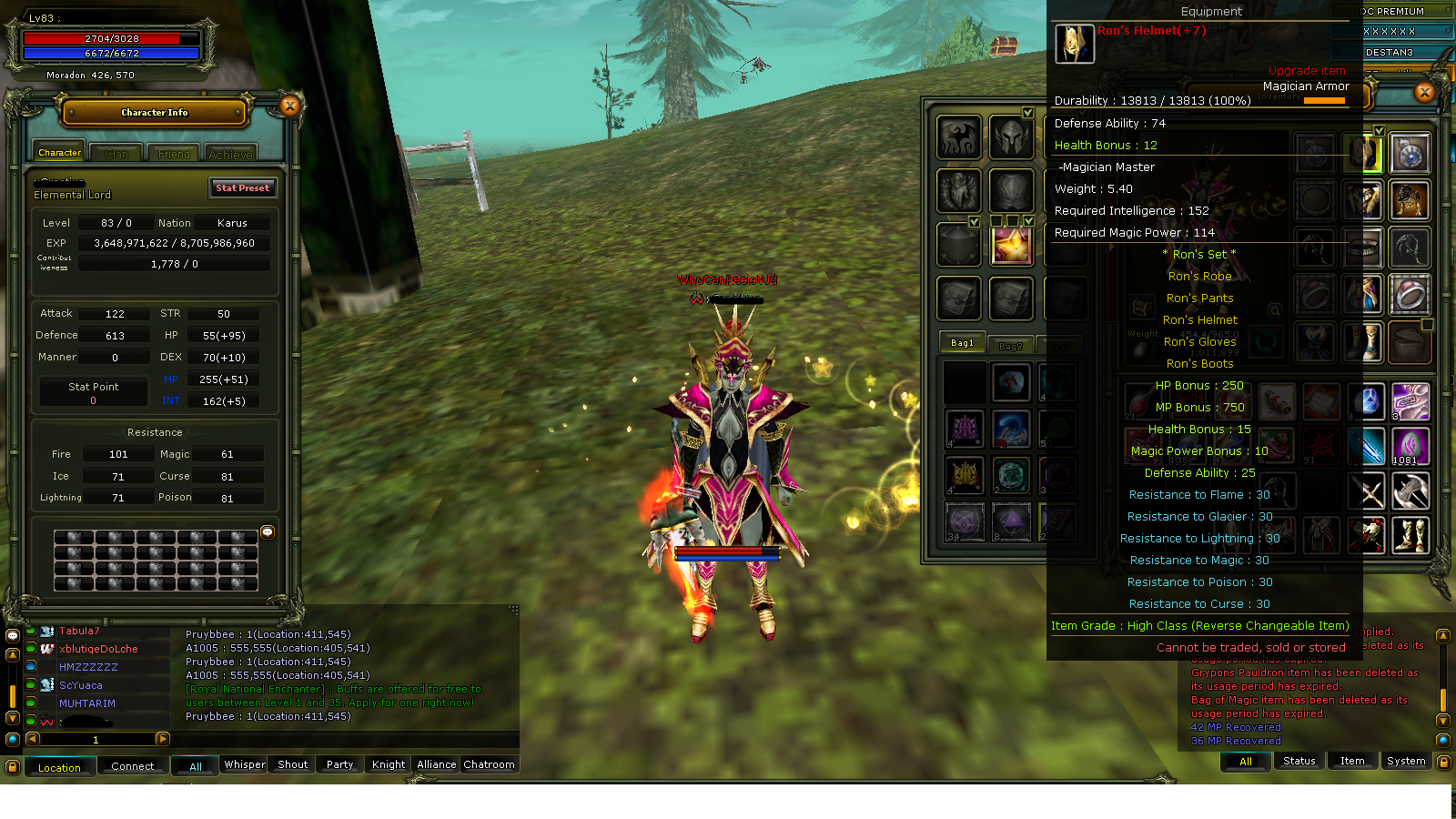Toggle the padlock icon next to the chat bar
This screenshot has width=1456, height=819.
[x=13, y=767]
